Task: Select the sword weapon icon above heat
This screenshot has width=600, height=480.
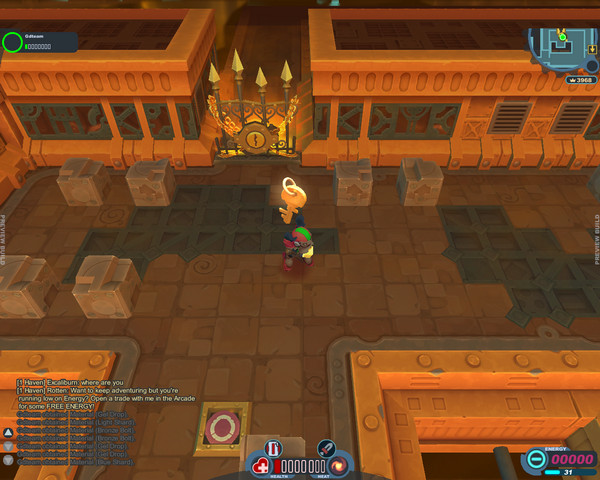Action: [325, 448]
